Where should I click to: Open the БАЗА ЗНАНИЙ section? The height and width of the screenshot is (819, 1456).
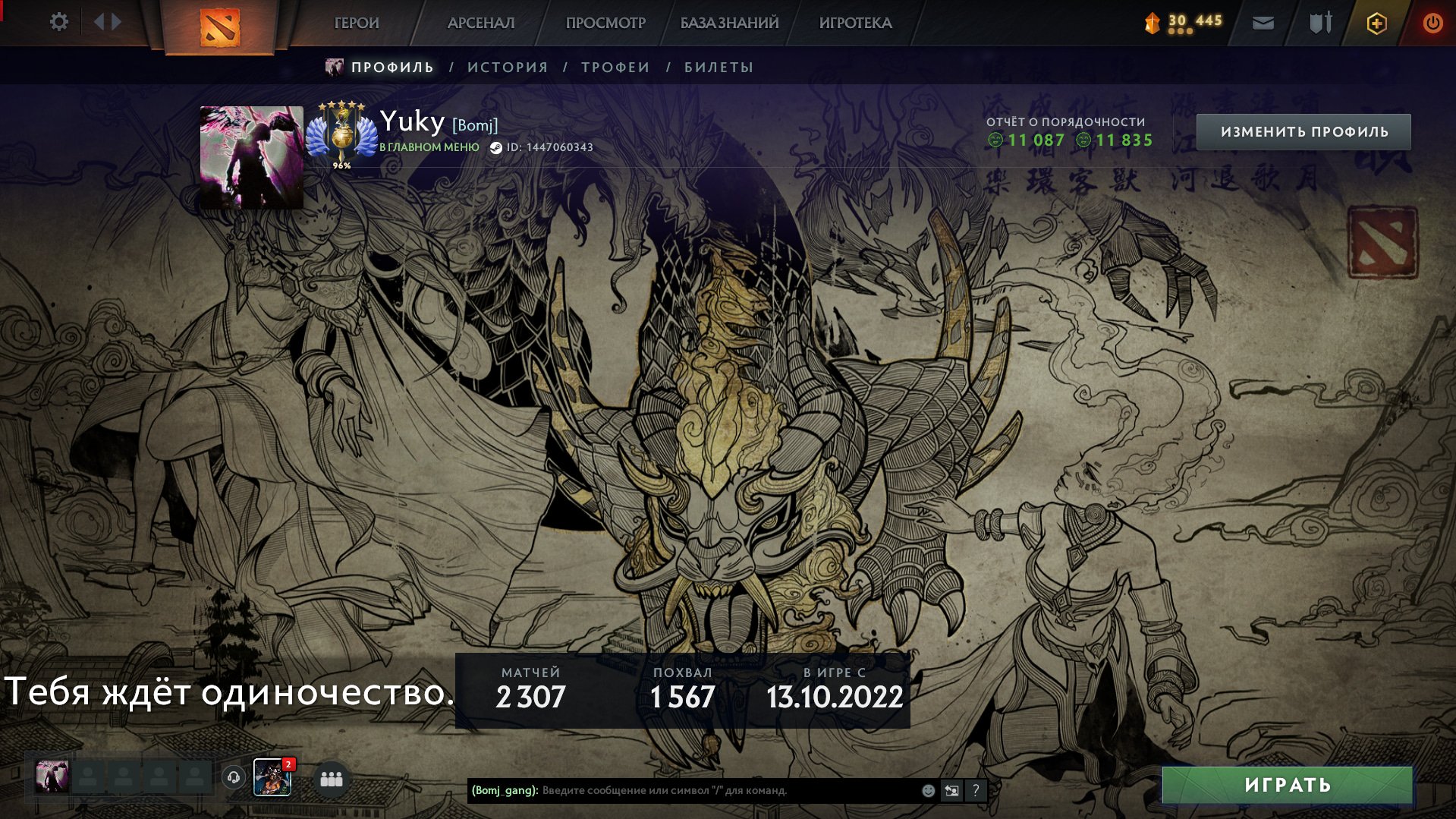coord(729,23)
